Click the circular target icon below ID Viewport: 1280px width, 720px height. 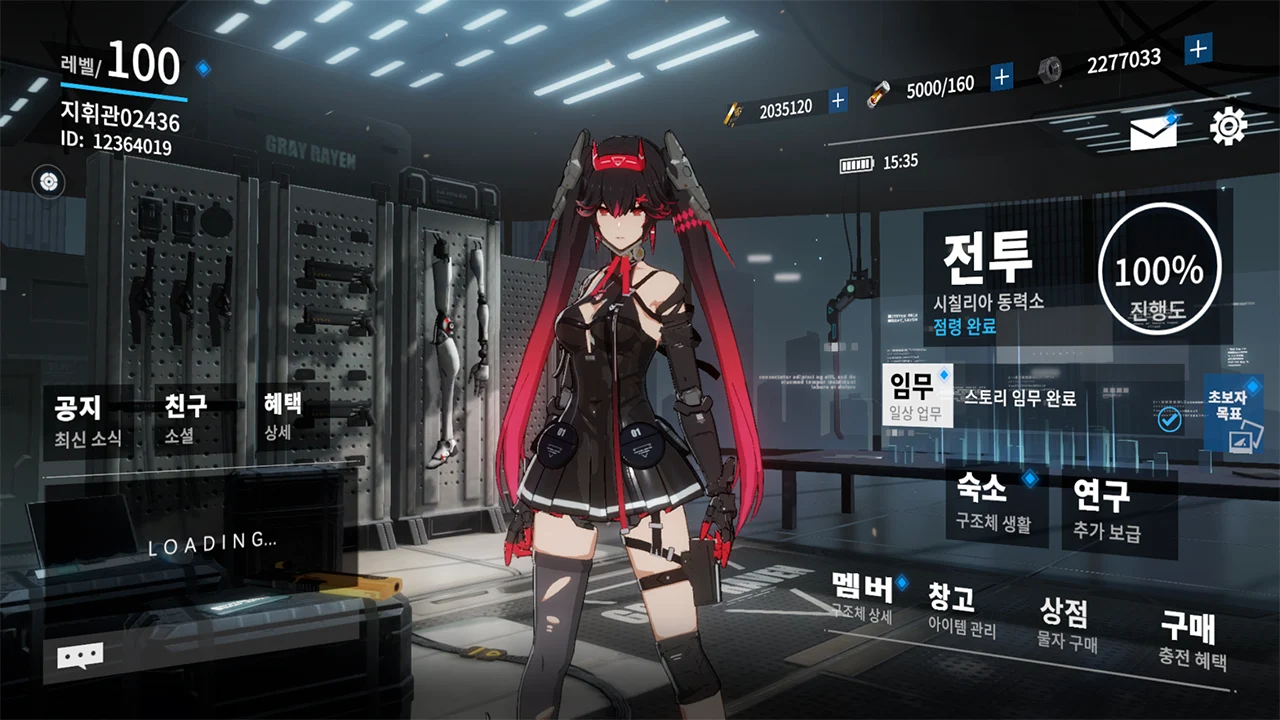(x=48, y=181)
